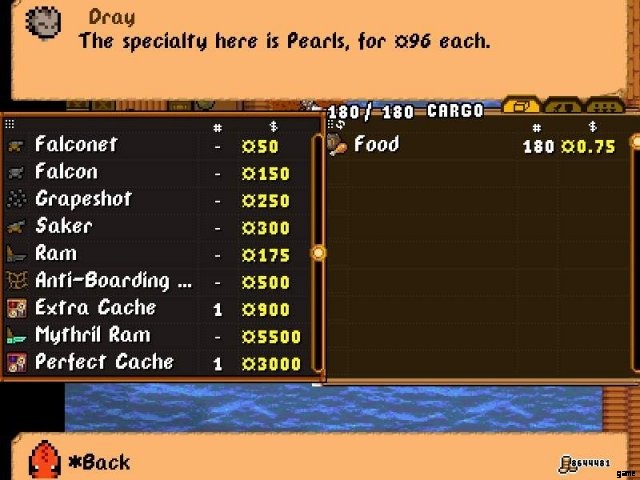Open the middle cargo panel tab

point(562,106)
